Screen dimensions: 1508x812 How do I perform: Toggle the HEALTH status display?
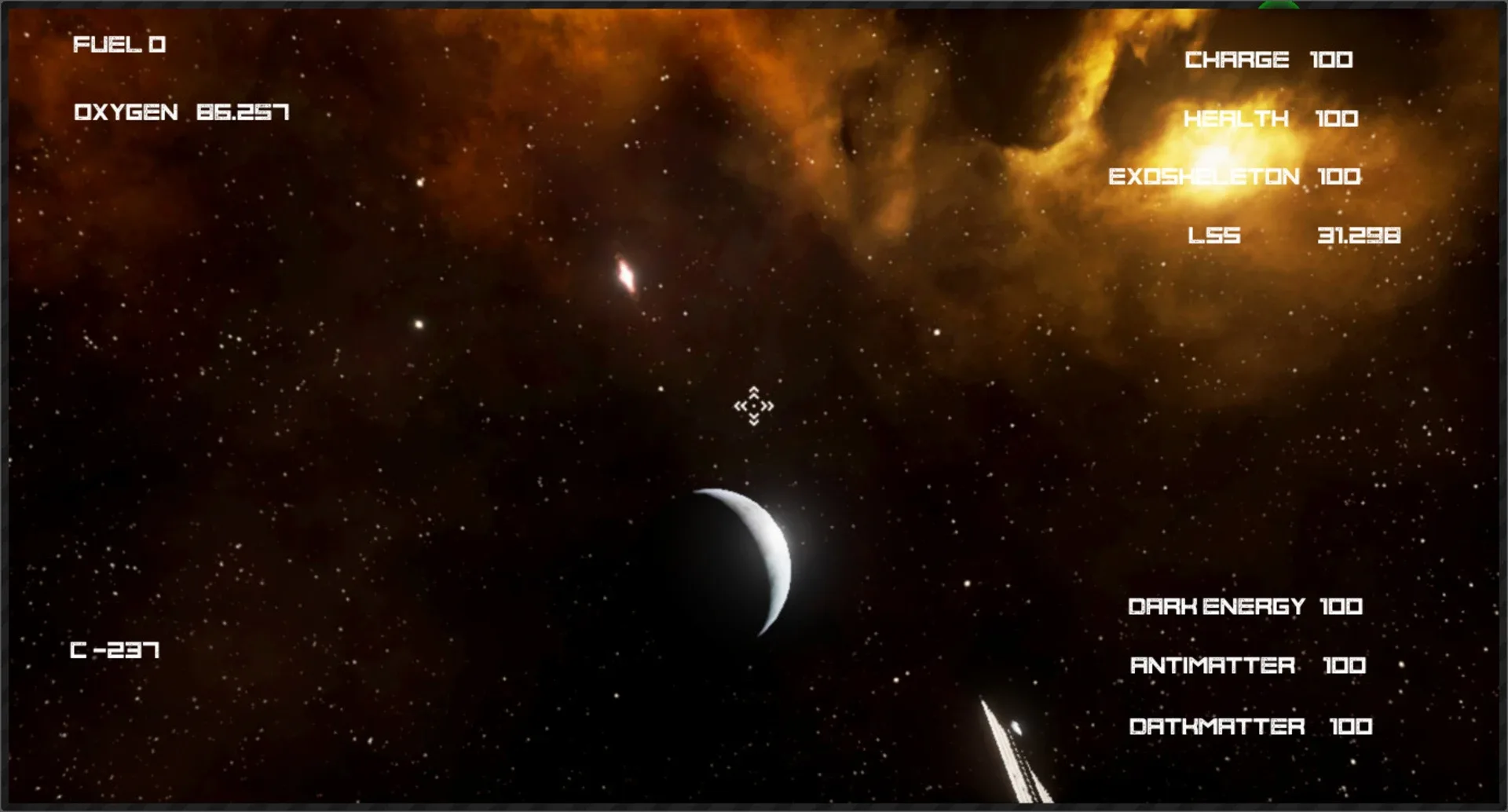[1271, 119]
